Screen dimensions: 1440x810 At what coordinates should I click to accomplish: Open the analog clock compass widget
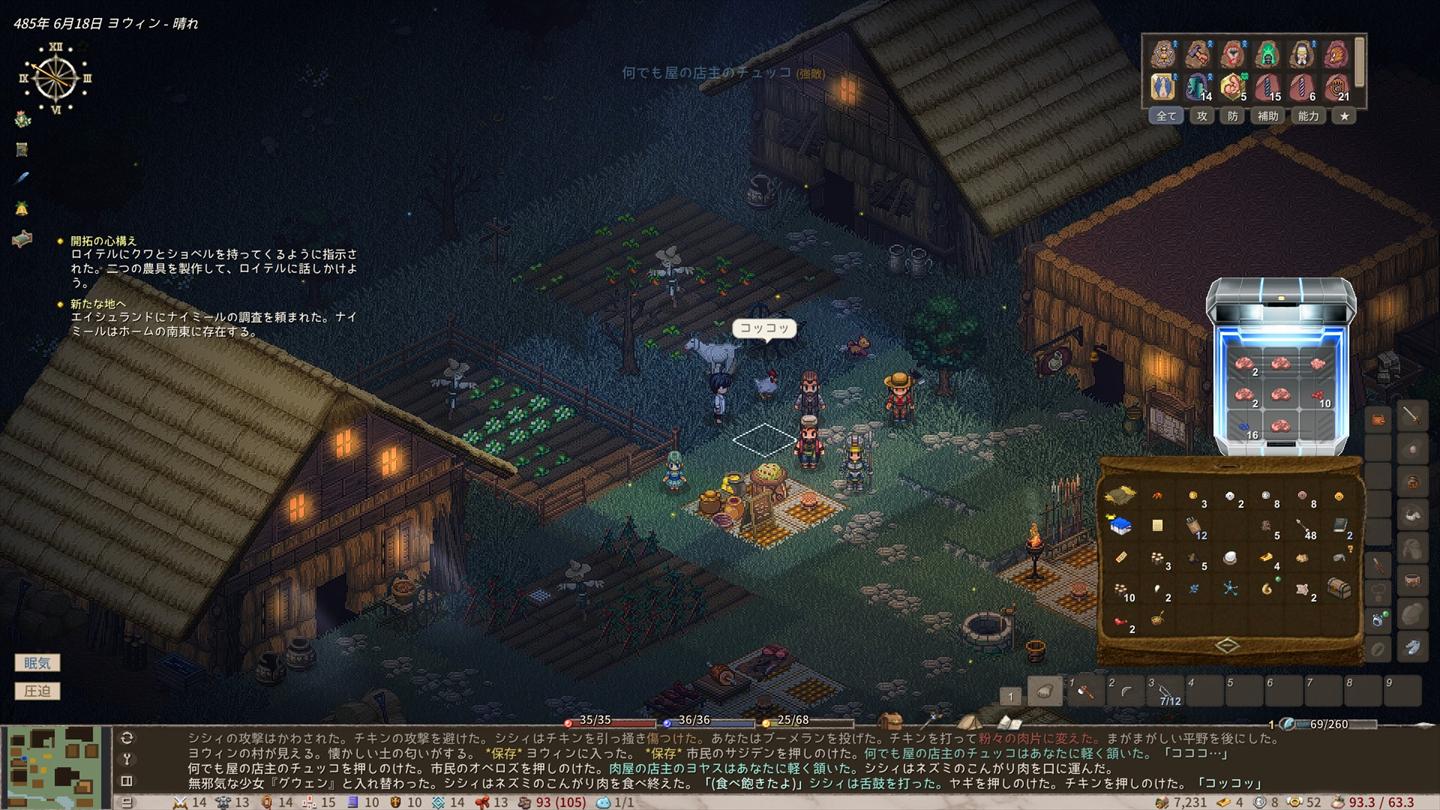coord(55,77)
